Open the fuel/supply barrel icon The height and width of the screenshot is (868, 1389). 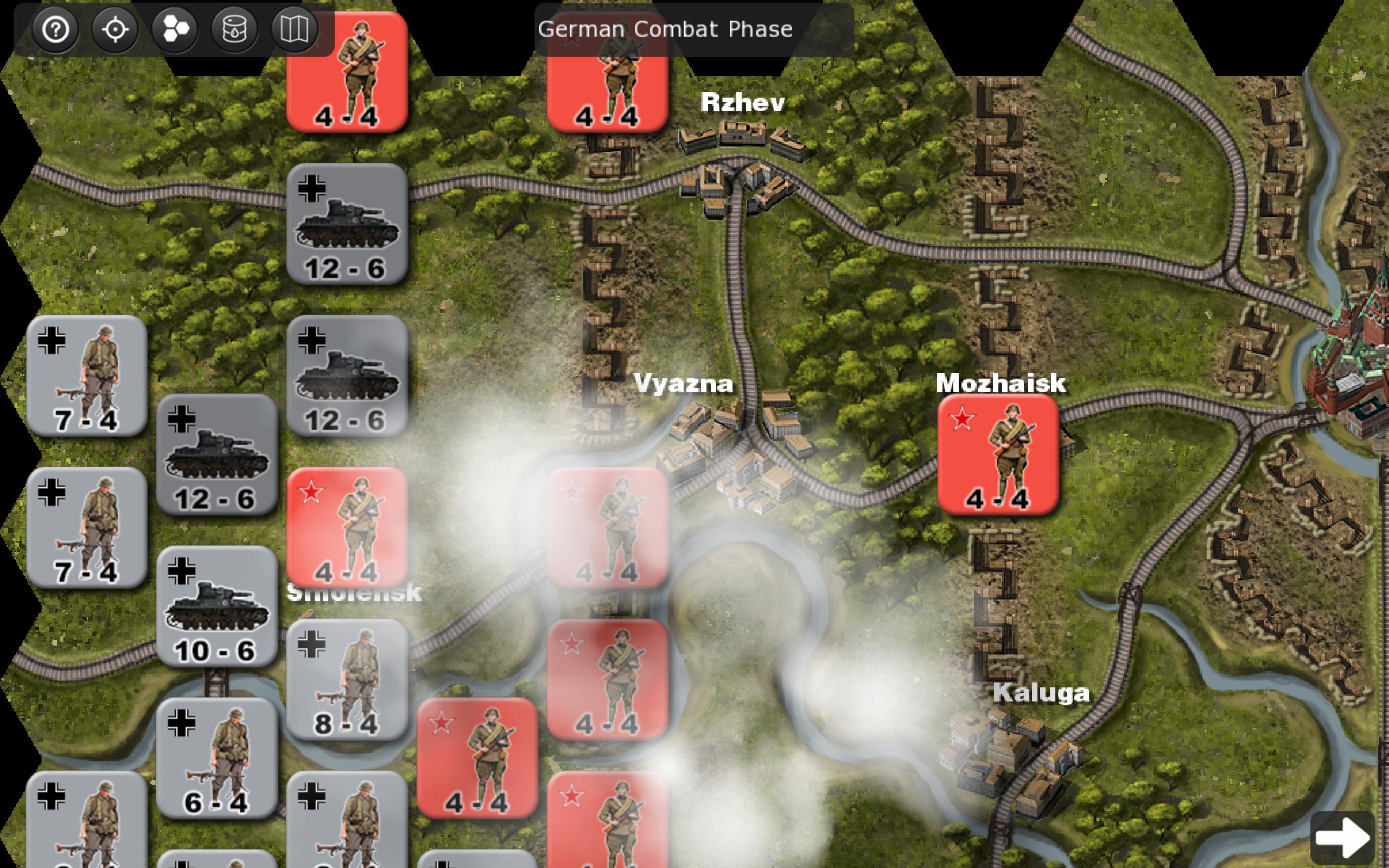point(235,30)
